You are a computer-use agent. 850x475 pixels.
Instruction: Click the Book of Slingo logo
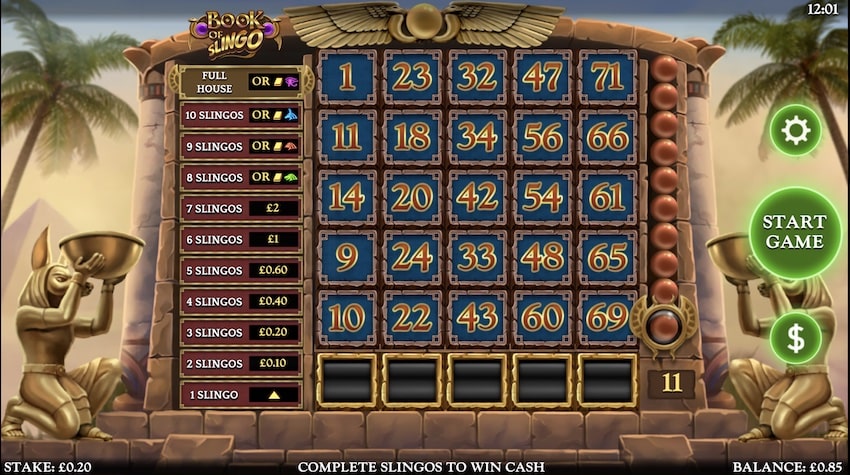tap(233, 32)
